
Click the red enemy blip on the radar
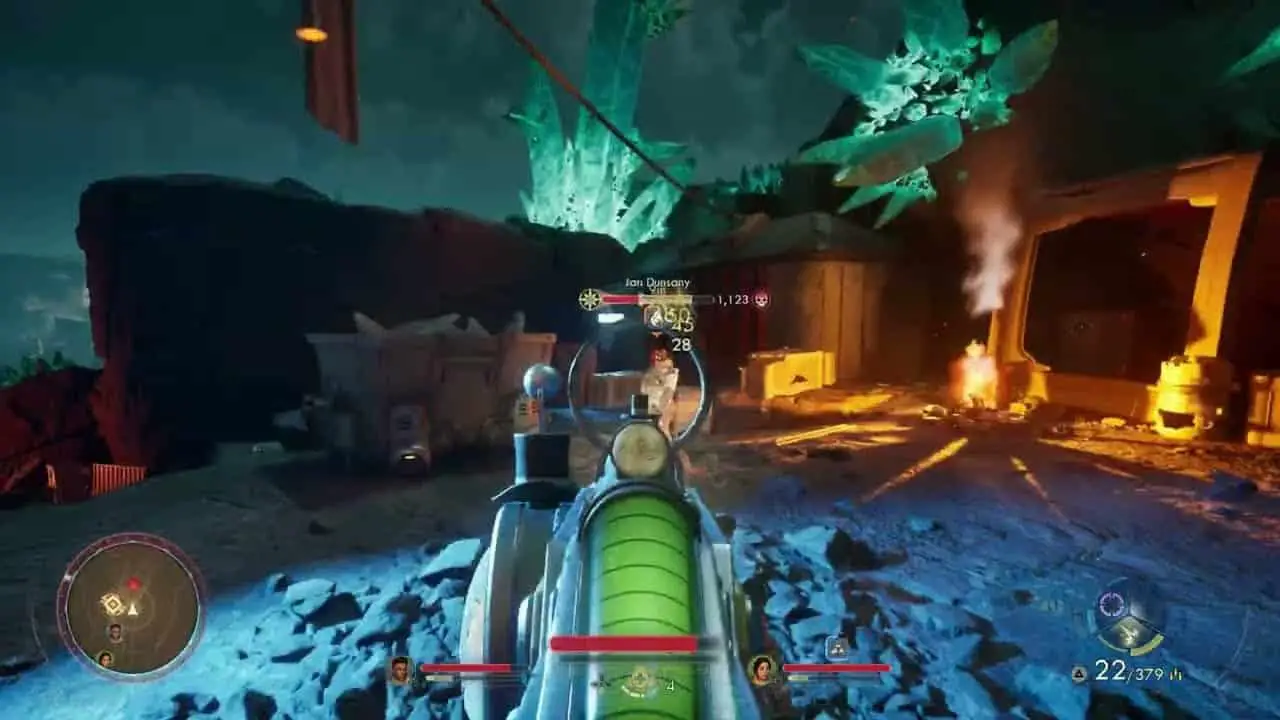point(132,582)
